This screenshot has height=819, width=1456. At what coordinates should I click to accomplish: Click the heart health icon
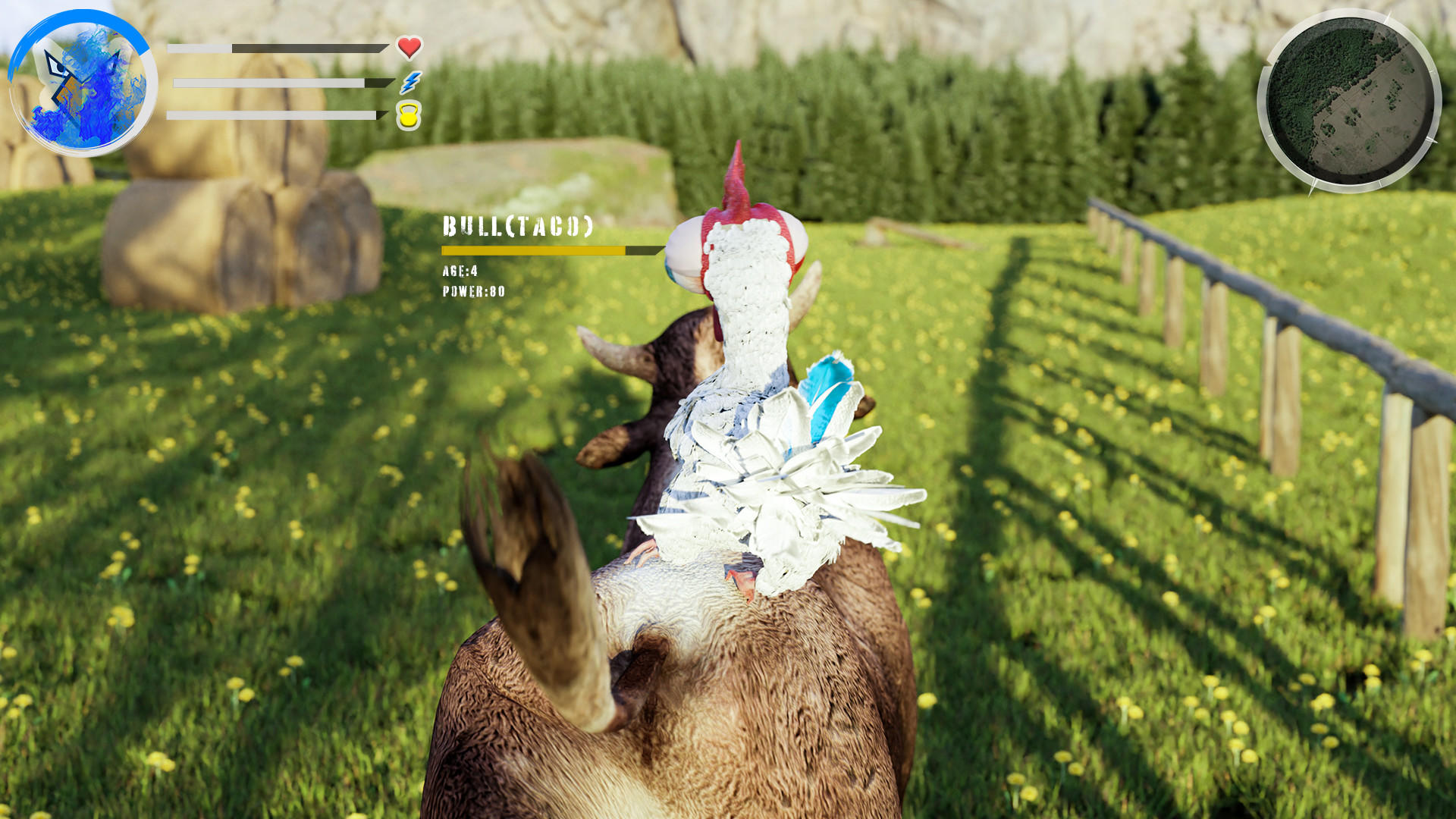409,47
